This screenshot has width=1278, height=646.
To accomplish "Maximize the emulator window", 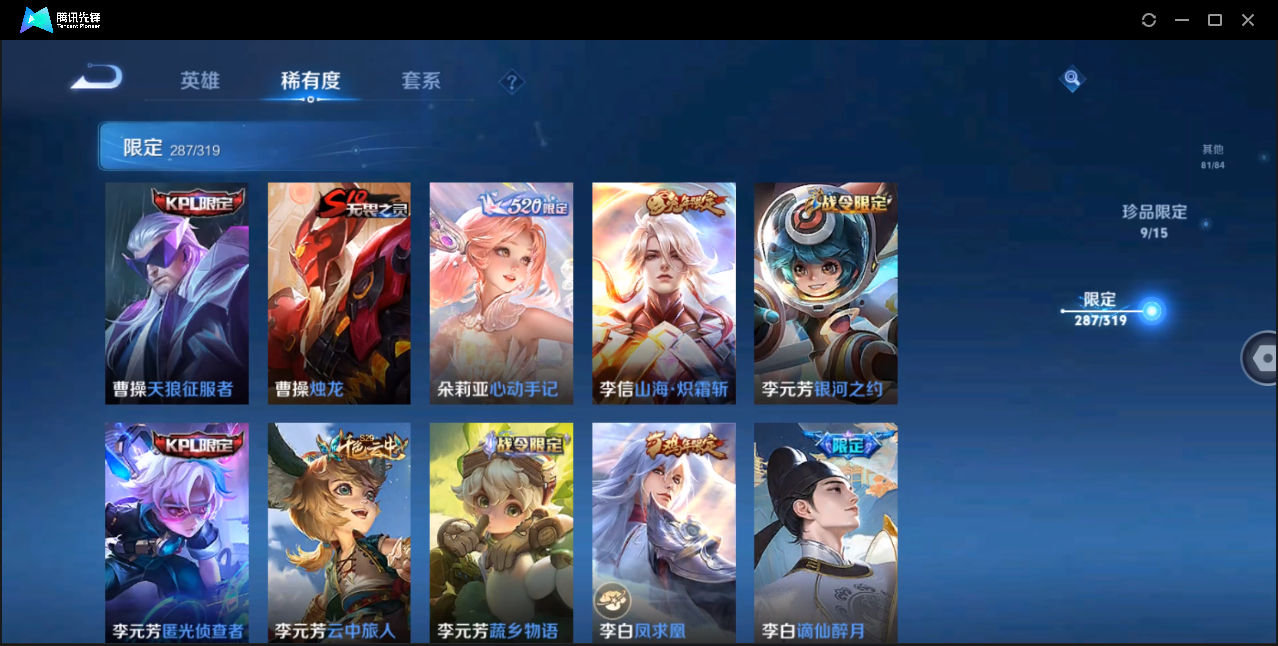I will (1215, 20).
